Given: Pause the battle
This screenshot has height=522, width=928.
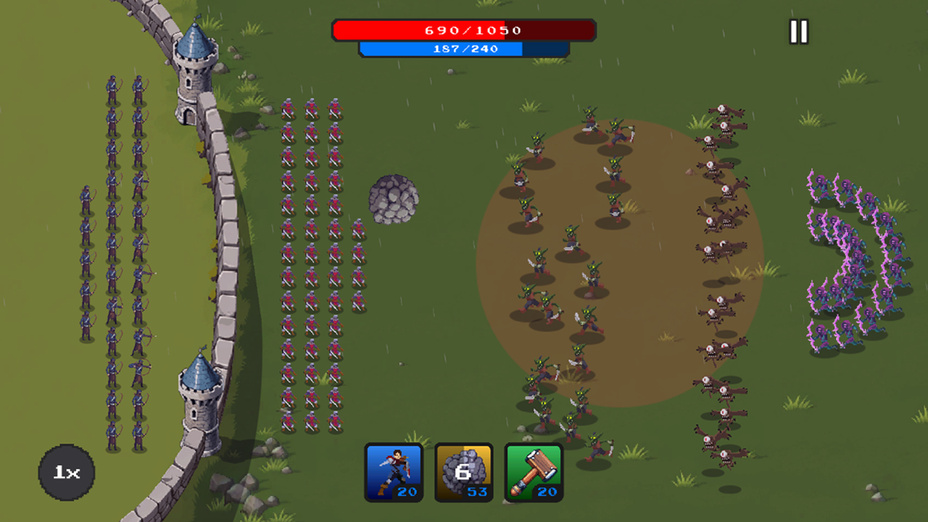Looking at the screenshot, I should pos(798,32).
